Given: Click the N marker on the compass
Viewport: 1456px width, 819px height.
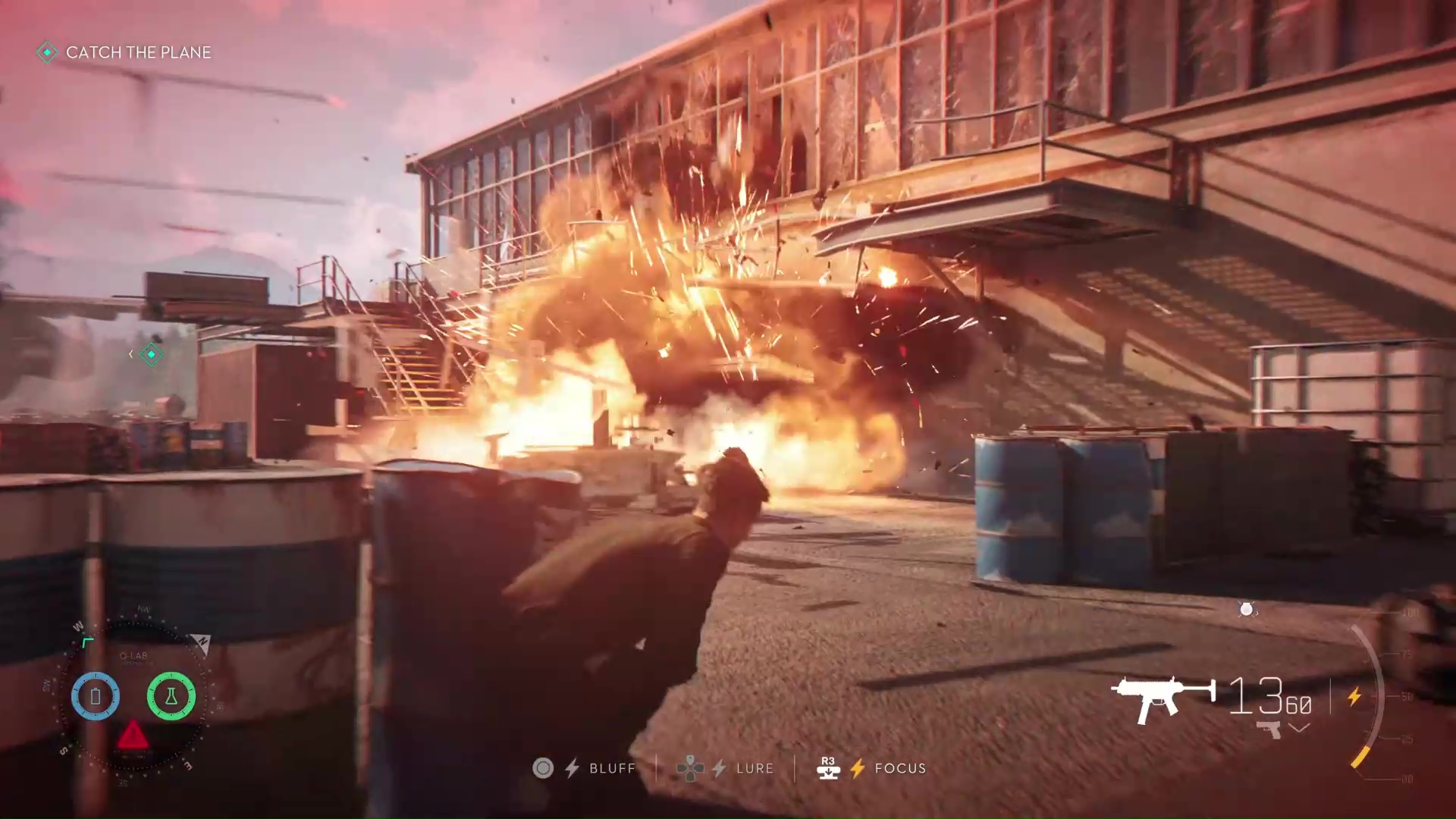Looking at the screenshot, I should point(202,644).
